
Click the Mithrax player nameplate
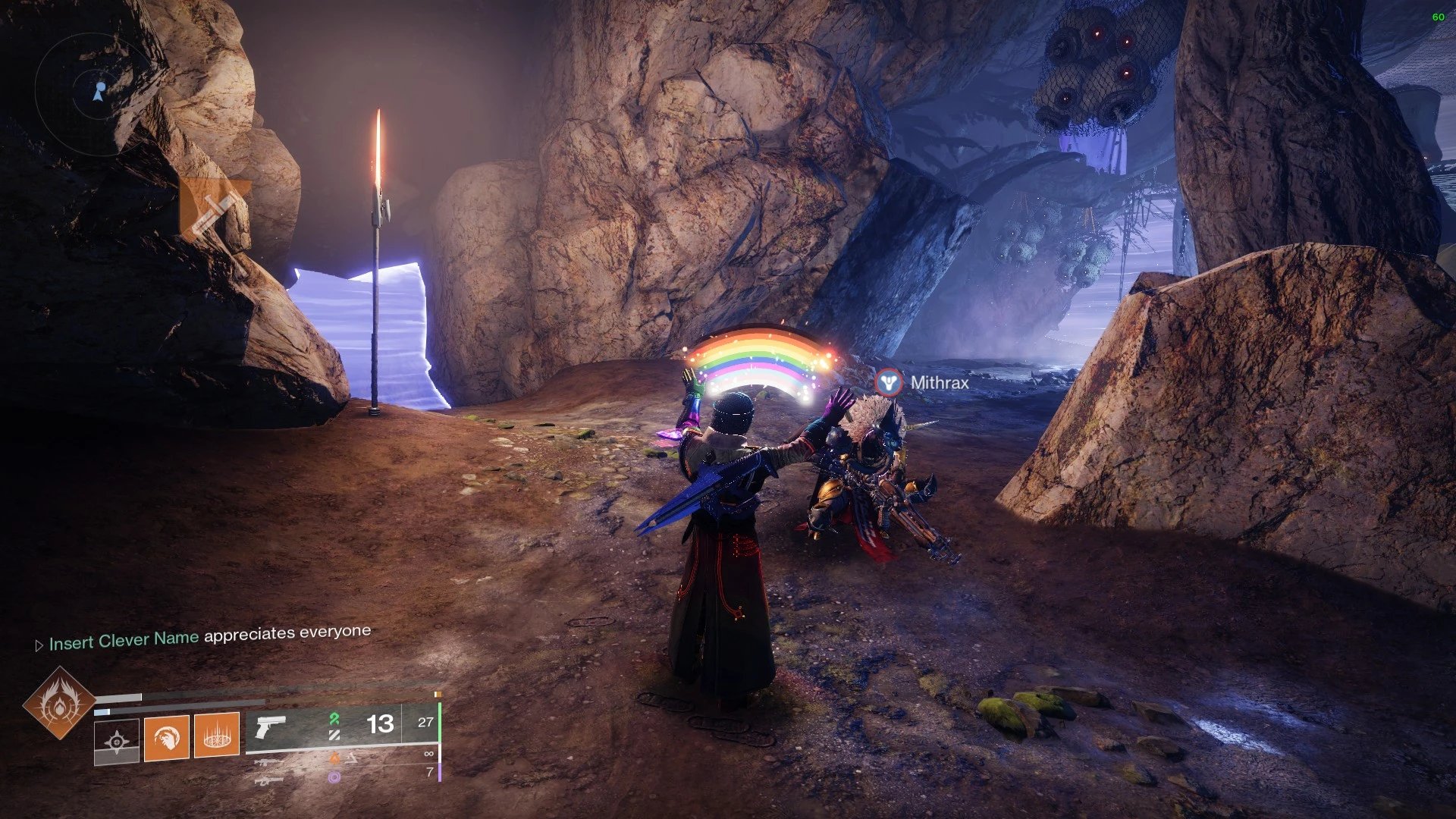(939, 383)
